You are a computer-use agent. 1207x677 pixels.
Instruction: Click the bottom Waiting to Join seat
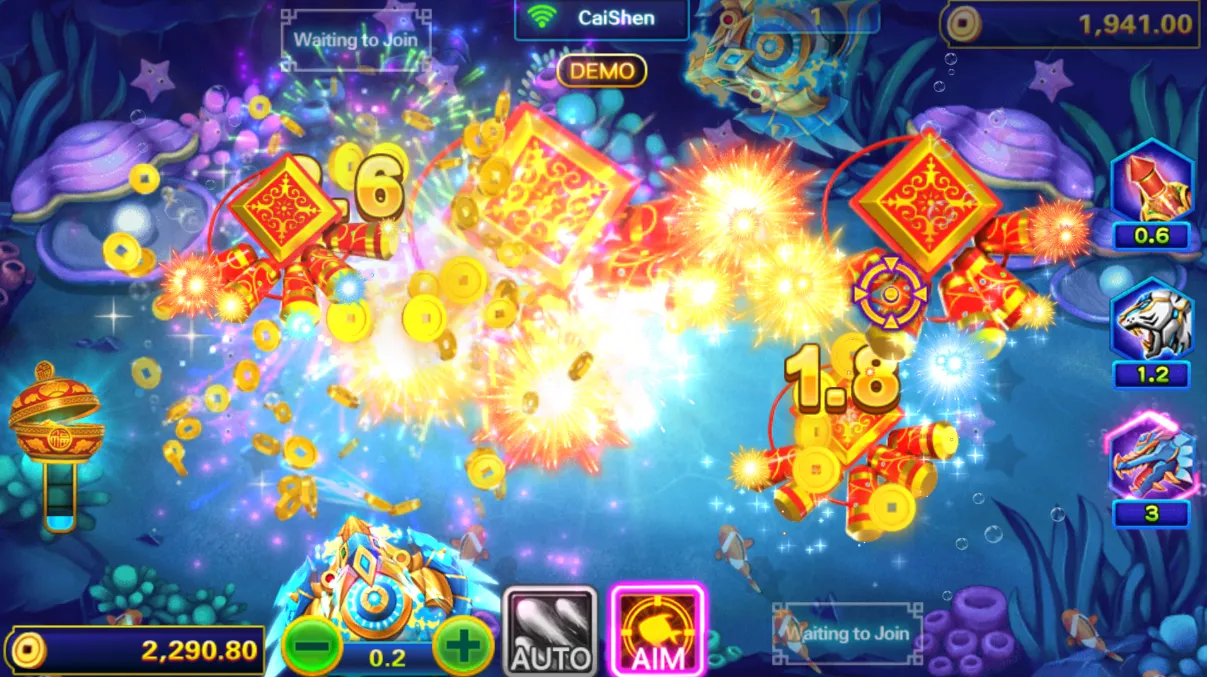(847, 633)
